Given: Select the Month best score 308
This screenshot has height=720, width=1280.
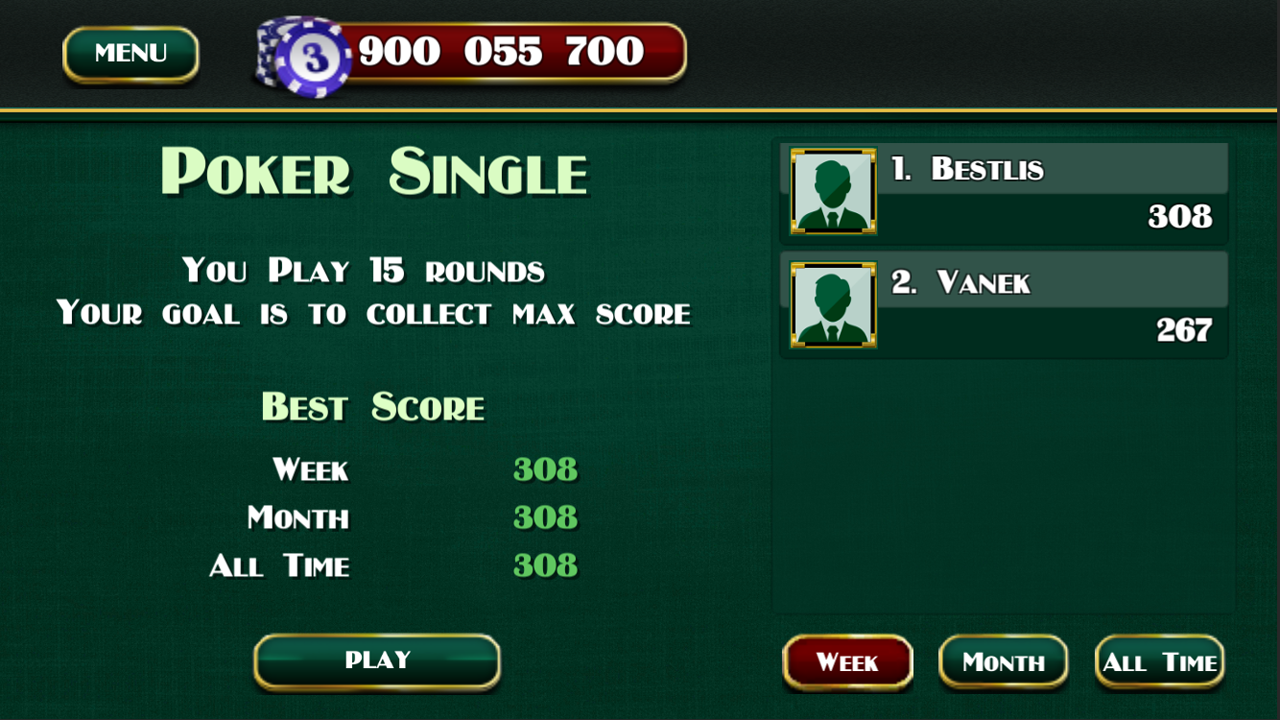Looking at the screenshot, I should pyautogui.click(x=545, y=518).
